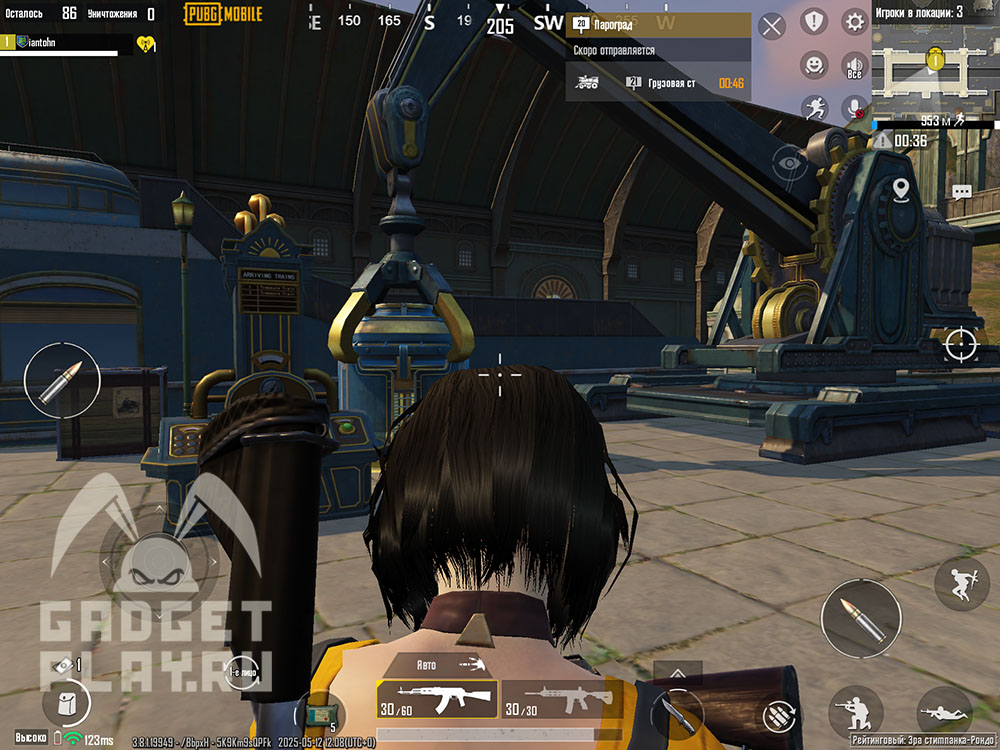
Task: Tap the aim-down-sights crosshair button
Action: (960, 344)
